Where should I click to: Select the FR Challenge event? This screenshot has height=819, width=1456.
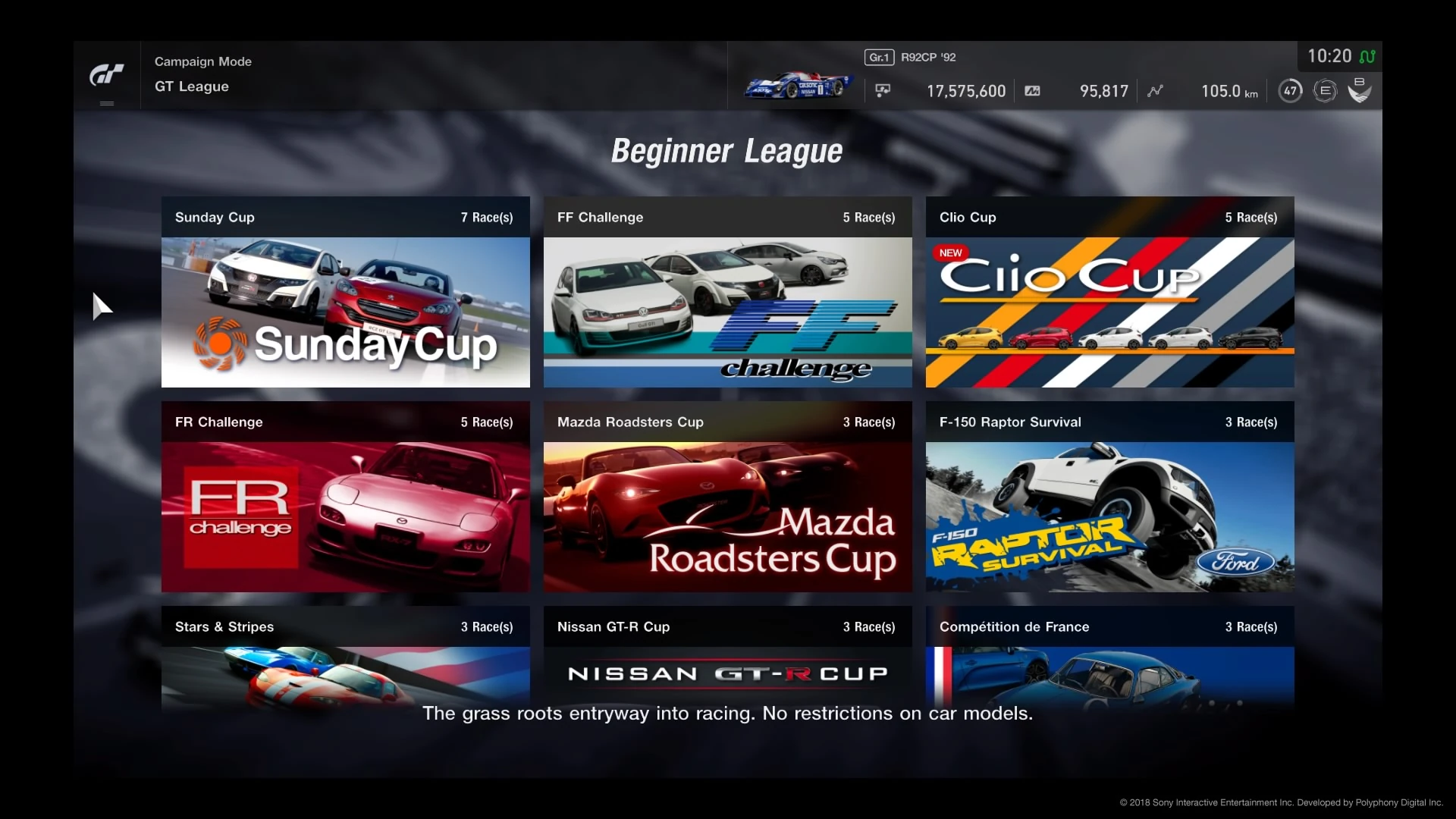tap(345, 500)
